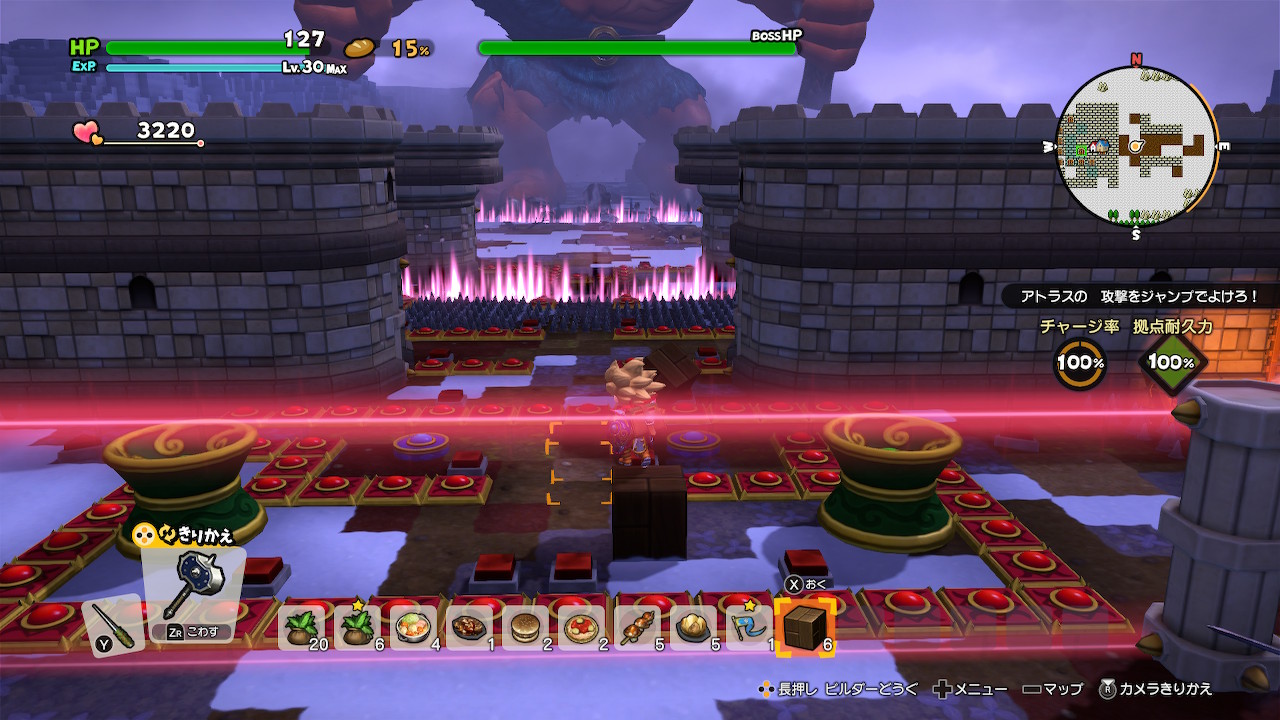Click the hearts gratitude points icon
The height and width of the screenshot is (720, 1280).
click(x=88, y=132)
